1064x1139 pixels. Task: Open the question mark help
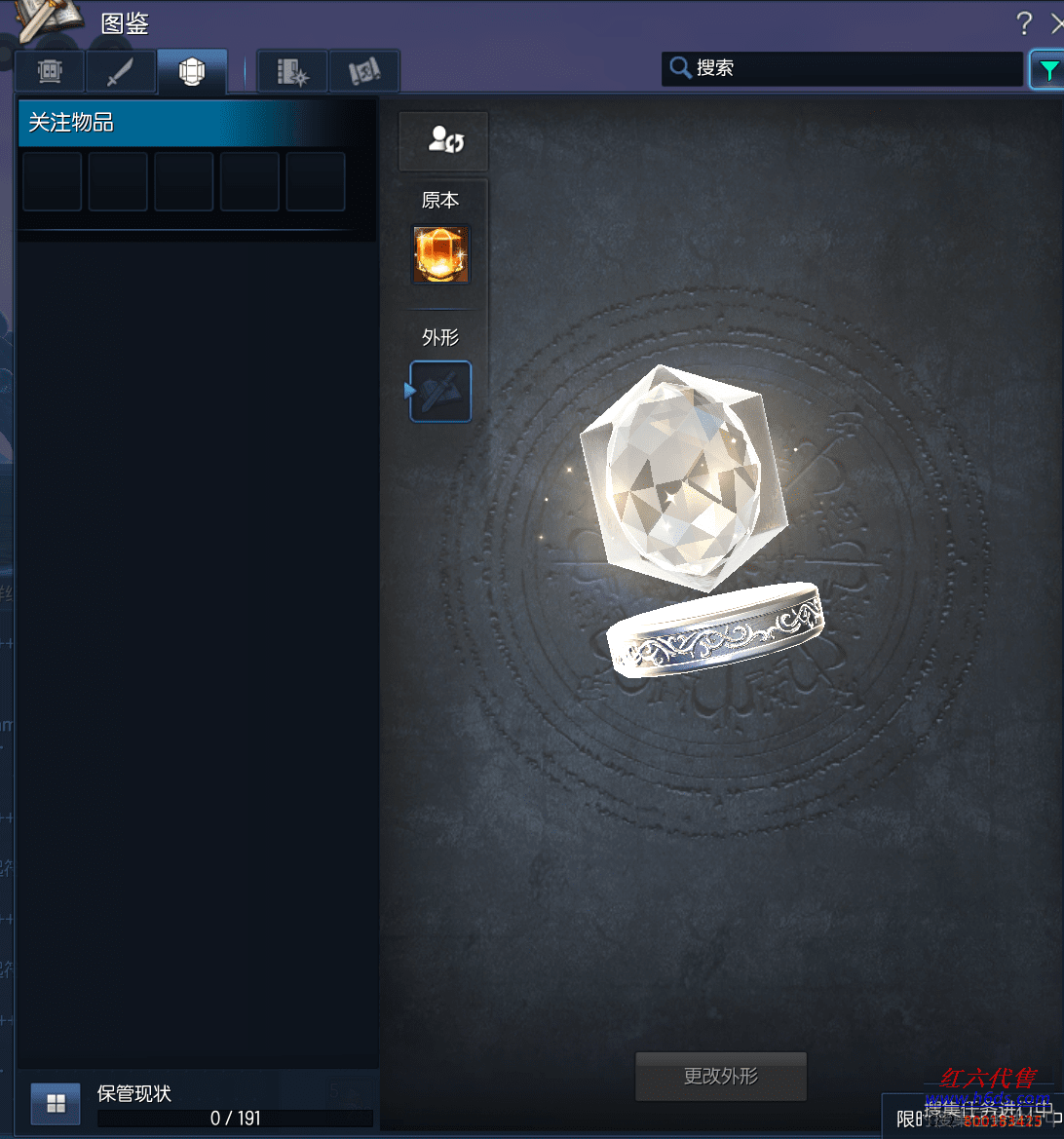coord(1024,23)
